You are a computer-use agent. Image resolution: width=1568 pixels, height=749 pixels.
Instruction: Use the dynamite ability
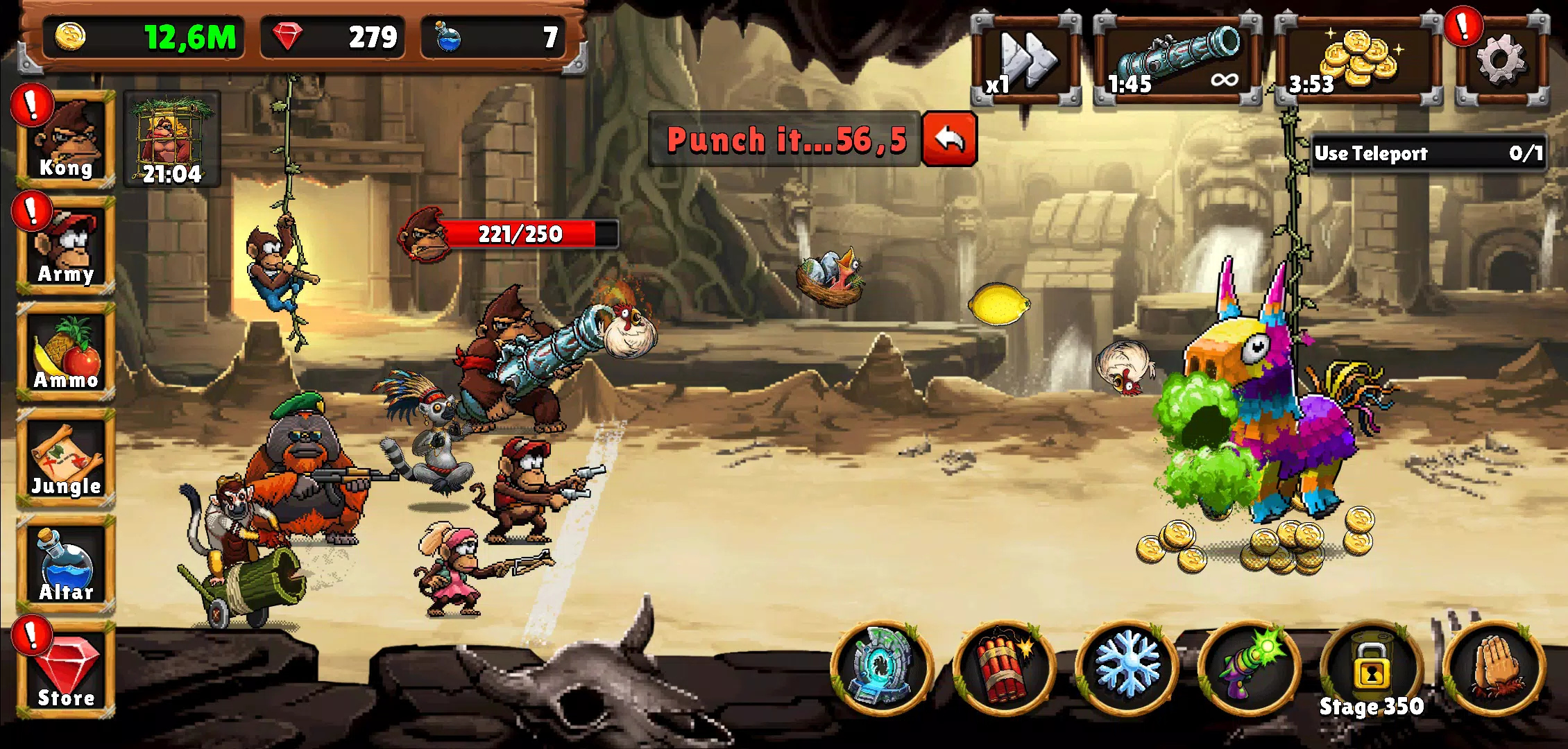(x=1004, y=667)
